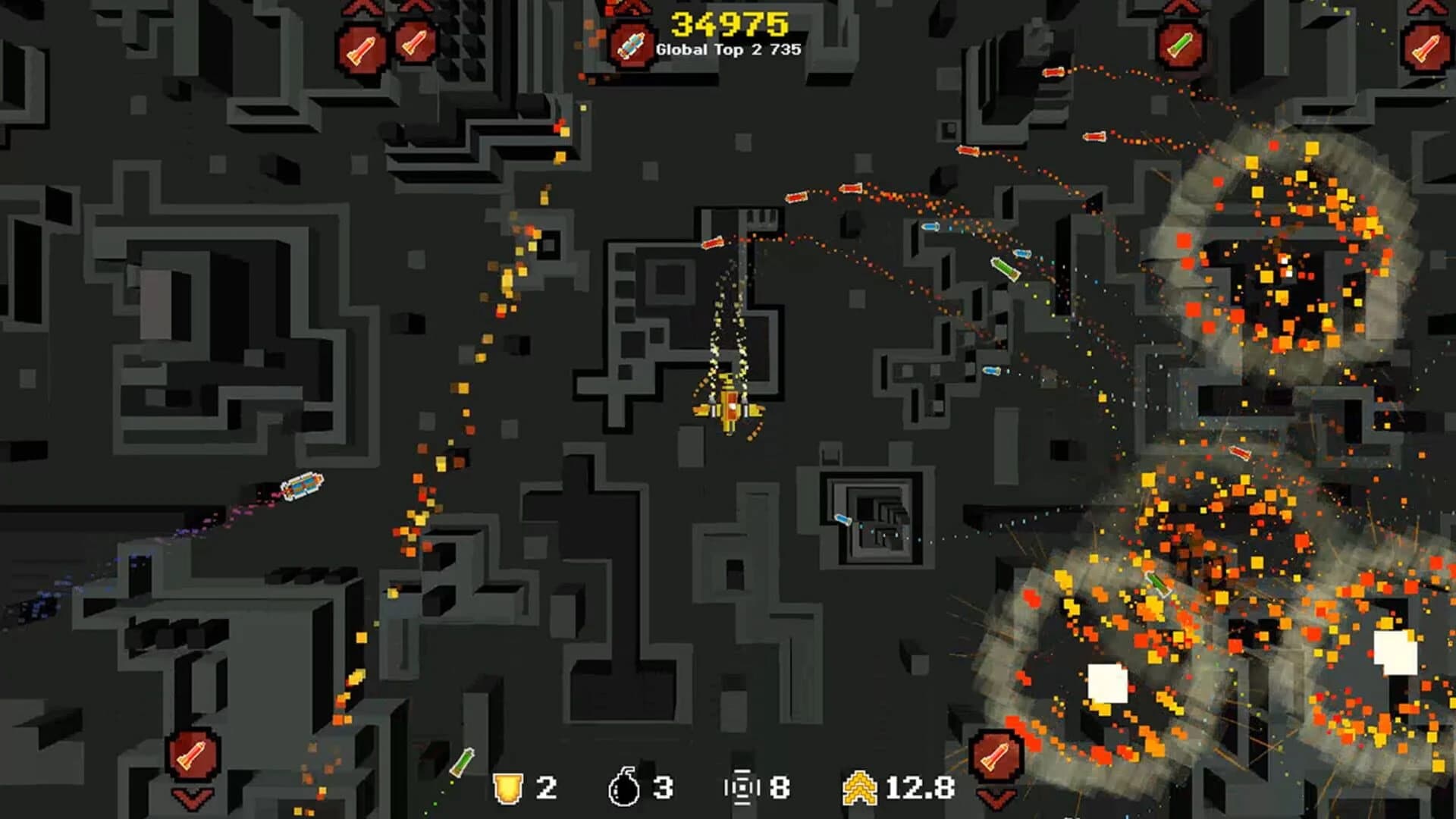Click the rocket turret icon in bottom-left corner
This screenshot has width=1456, height=819.
point(193,755)
